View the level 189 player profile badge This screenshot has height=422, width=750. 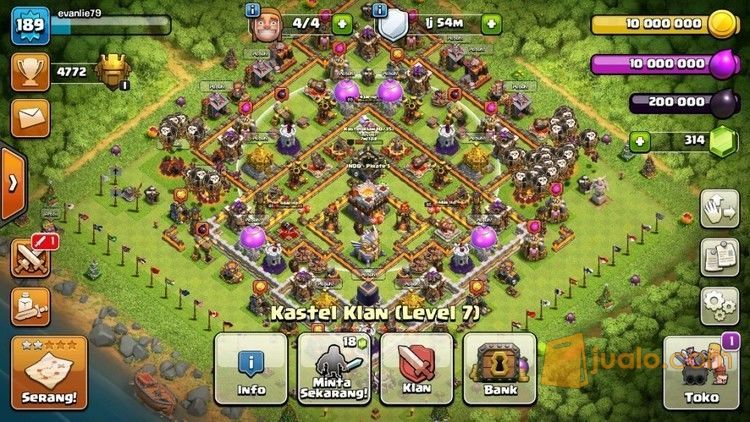click(x=30, y=25)
